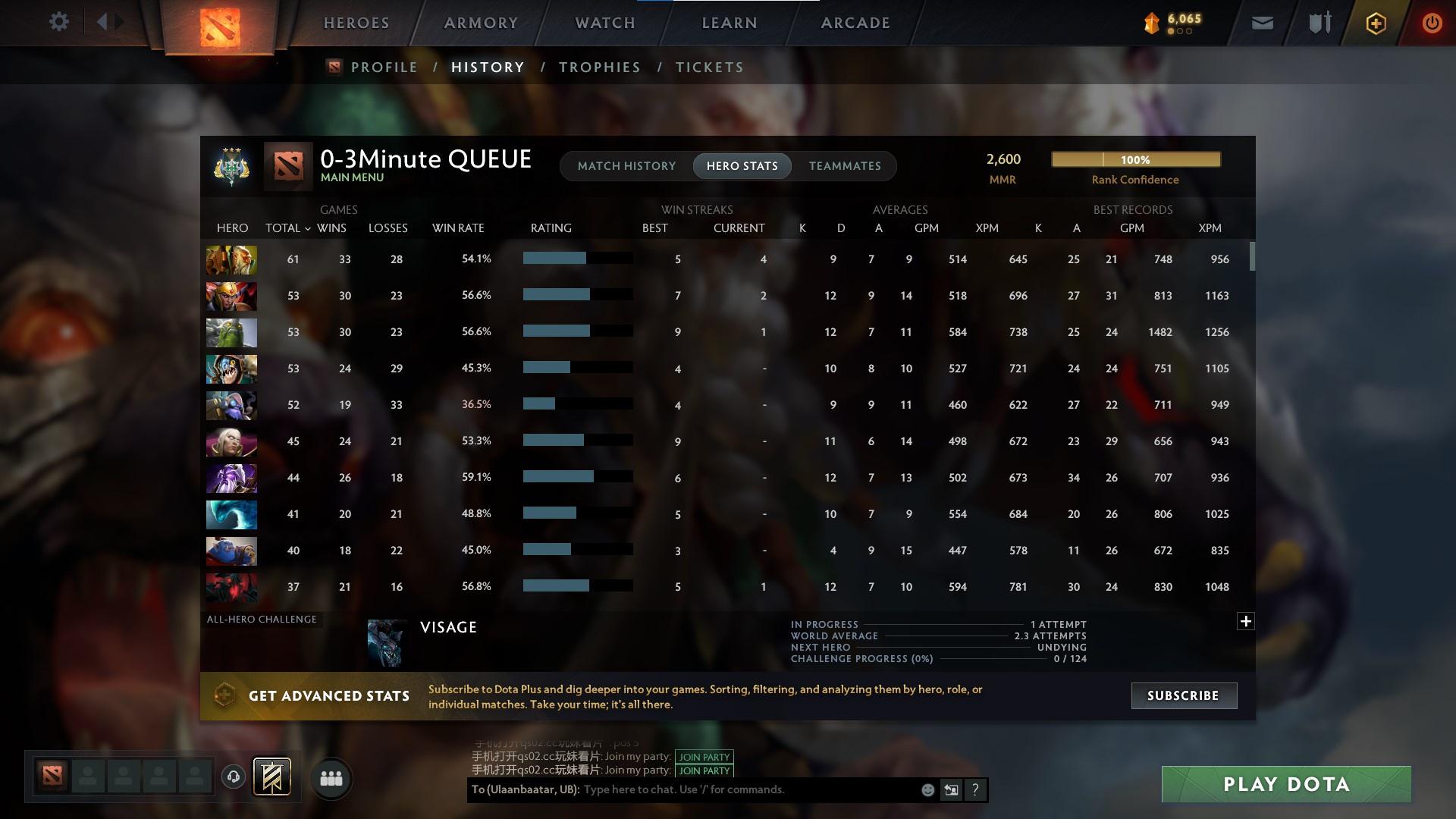Click the chat commands help icon
Screen dimensions: 1456x819
click(x=975, y=789)
